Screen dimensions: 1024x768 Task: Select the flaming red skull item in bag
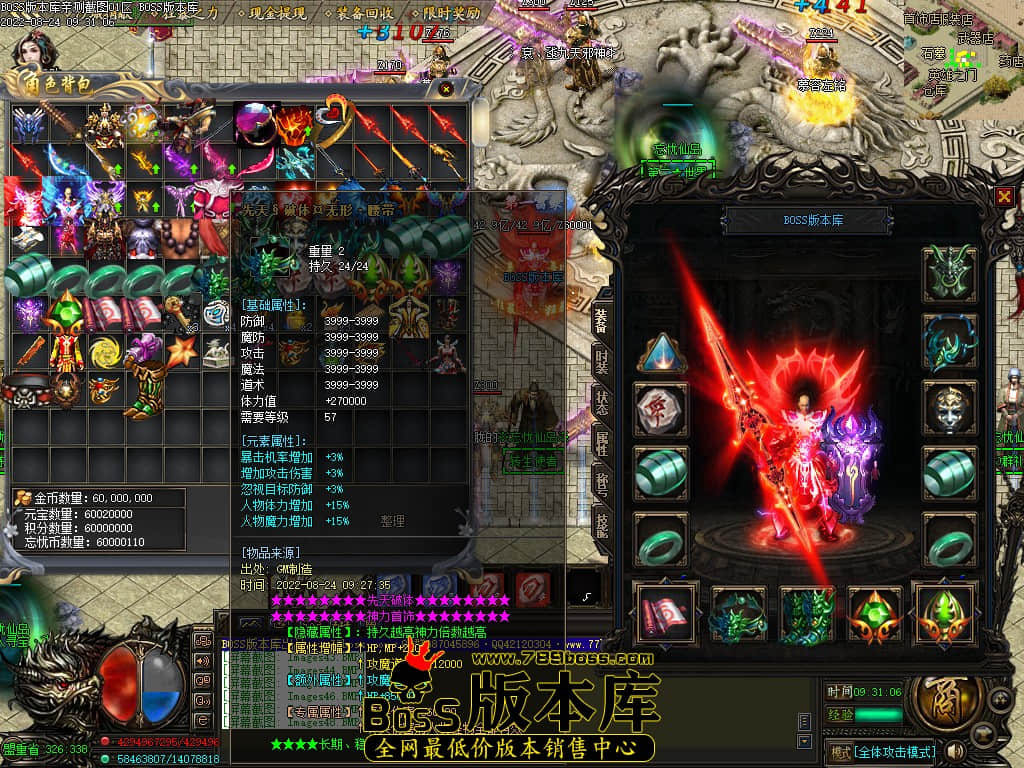click(294, 125)
